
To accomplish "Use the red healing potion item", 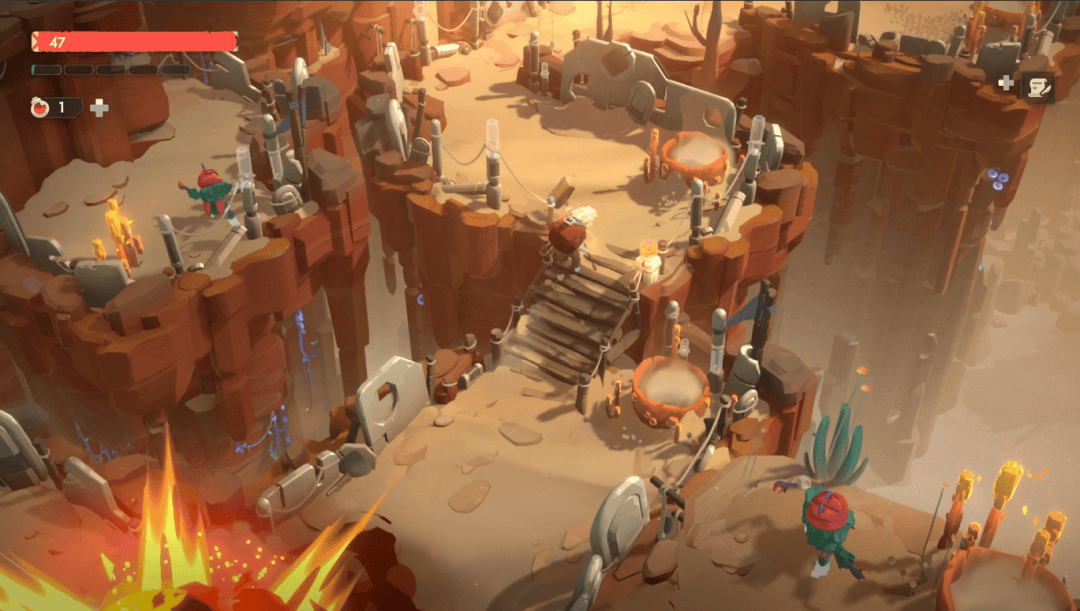I will (41, 108).
